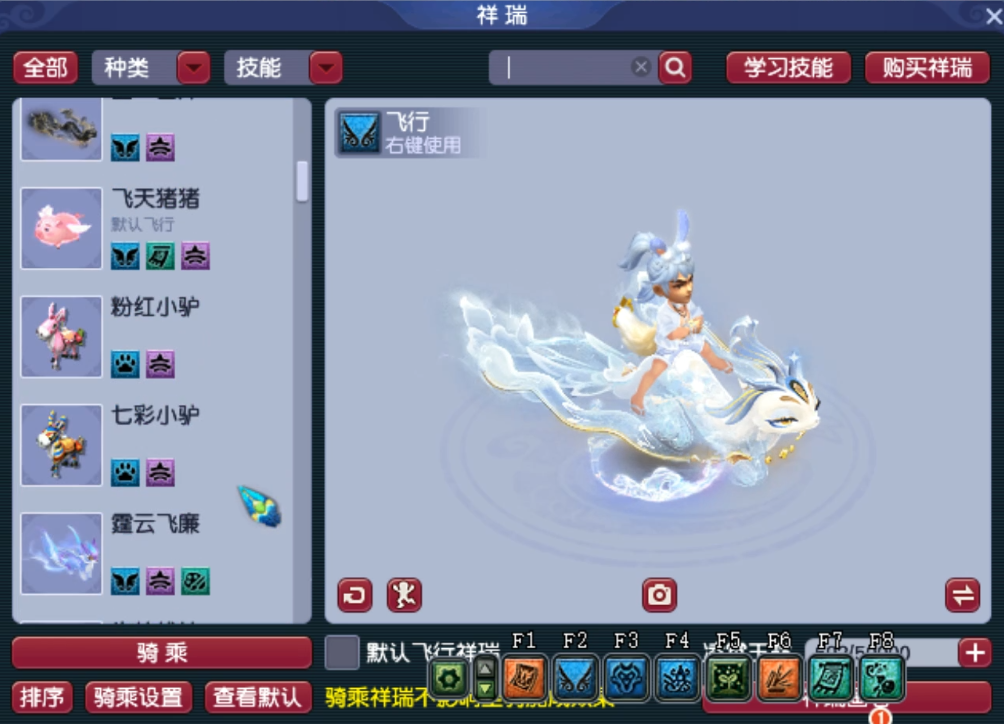Take a snapshot with the camera button
This screenshot has width=1004, height=724.
[x=659, y=595]
